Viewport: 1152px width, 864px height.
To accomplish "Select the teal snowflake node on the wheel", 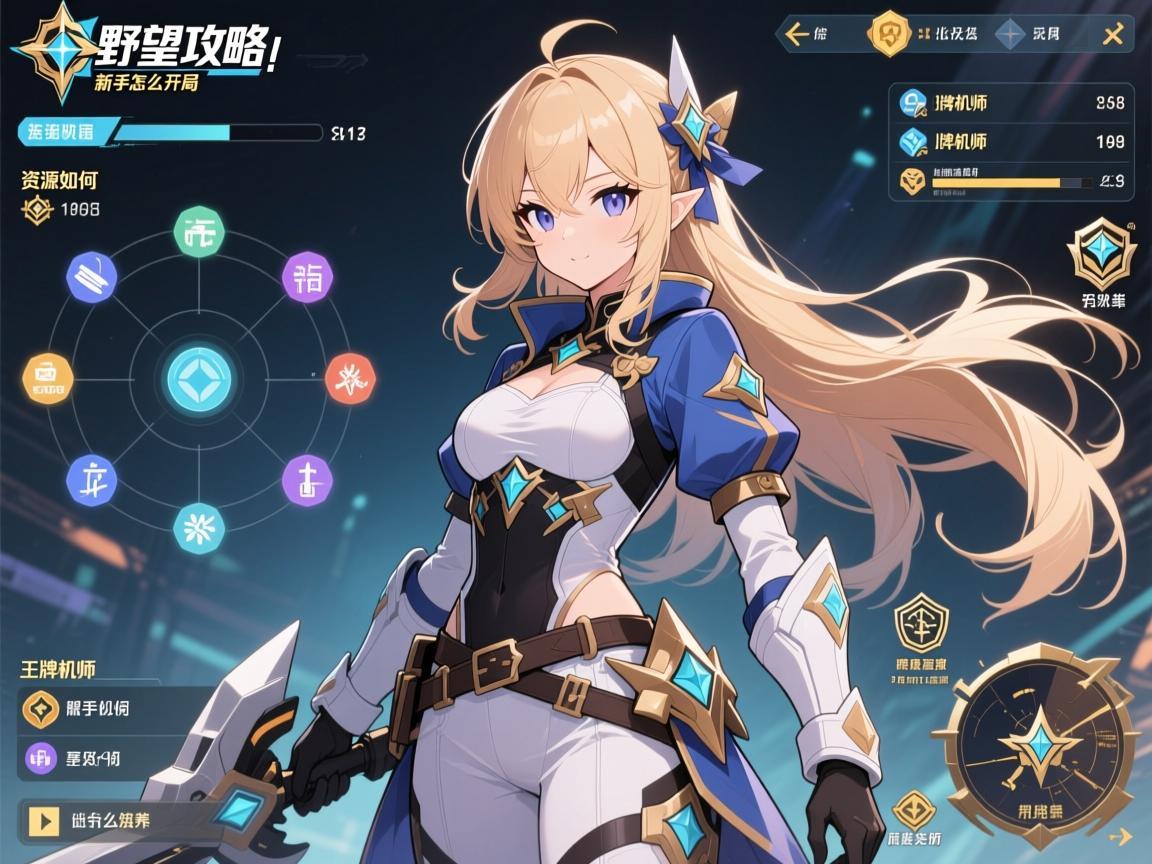I will click(x=199, y=527).
